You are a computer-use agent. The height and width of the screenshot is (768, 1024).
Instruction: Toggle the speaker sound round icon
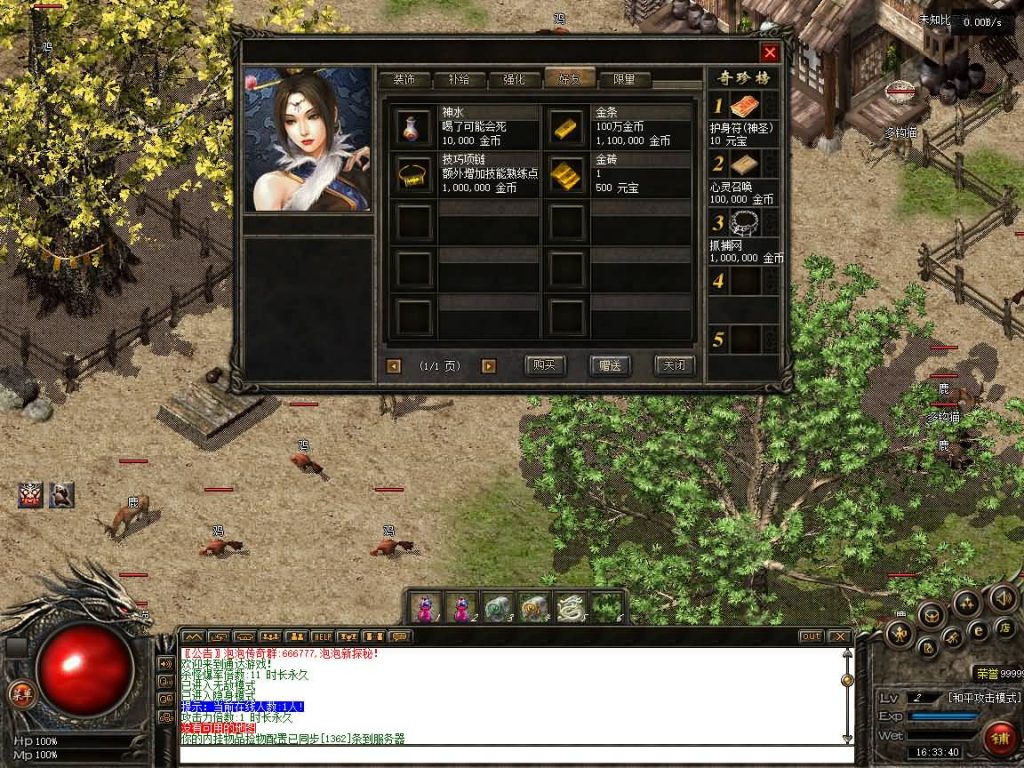[1002, 600]
